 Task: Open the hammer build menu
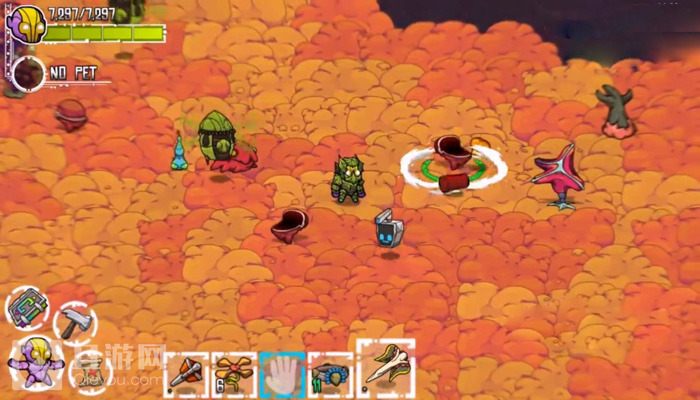click(x=74, y=321)
